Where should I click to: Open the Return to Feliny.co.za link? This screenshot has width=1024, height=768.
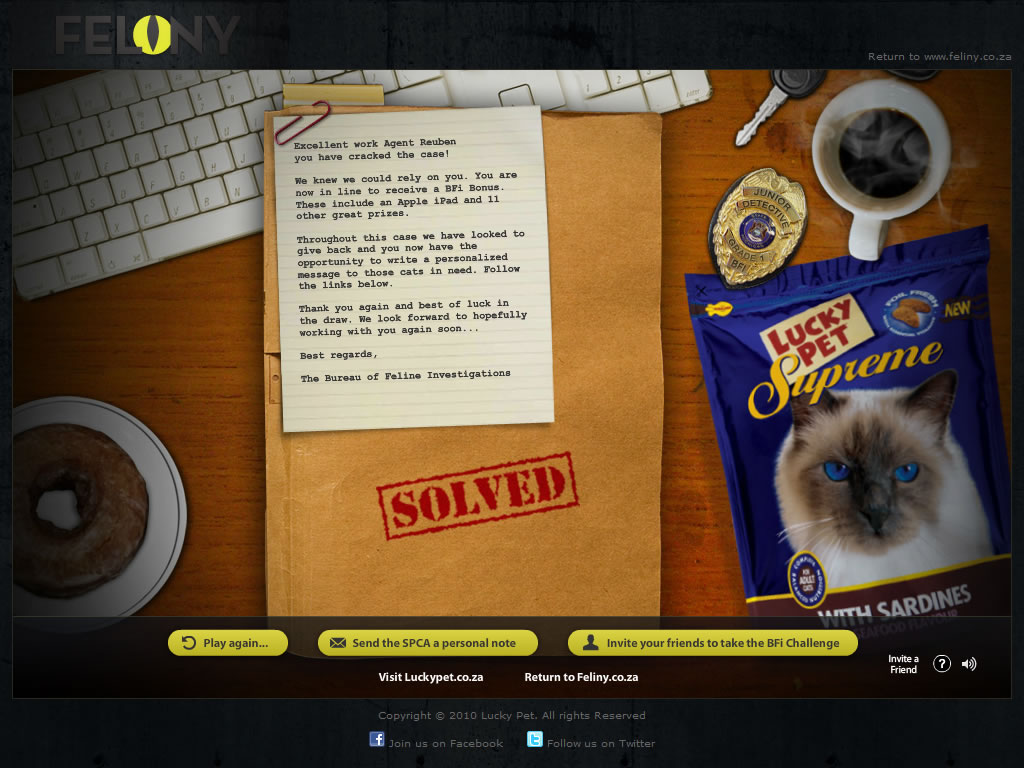click(x=581, y=677)
